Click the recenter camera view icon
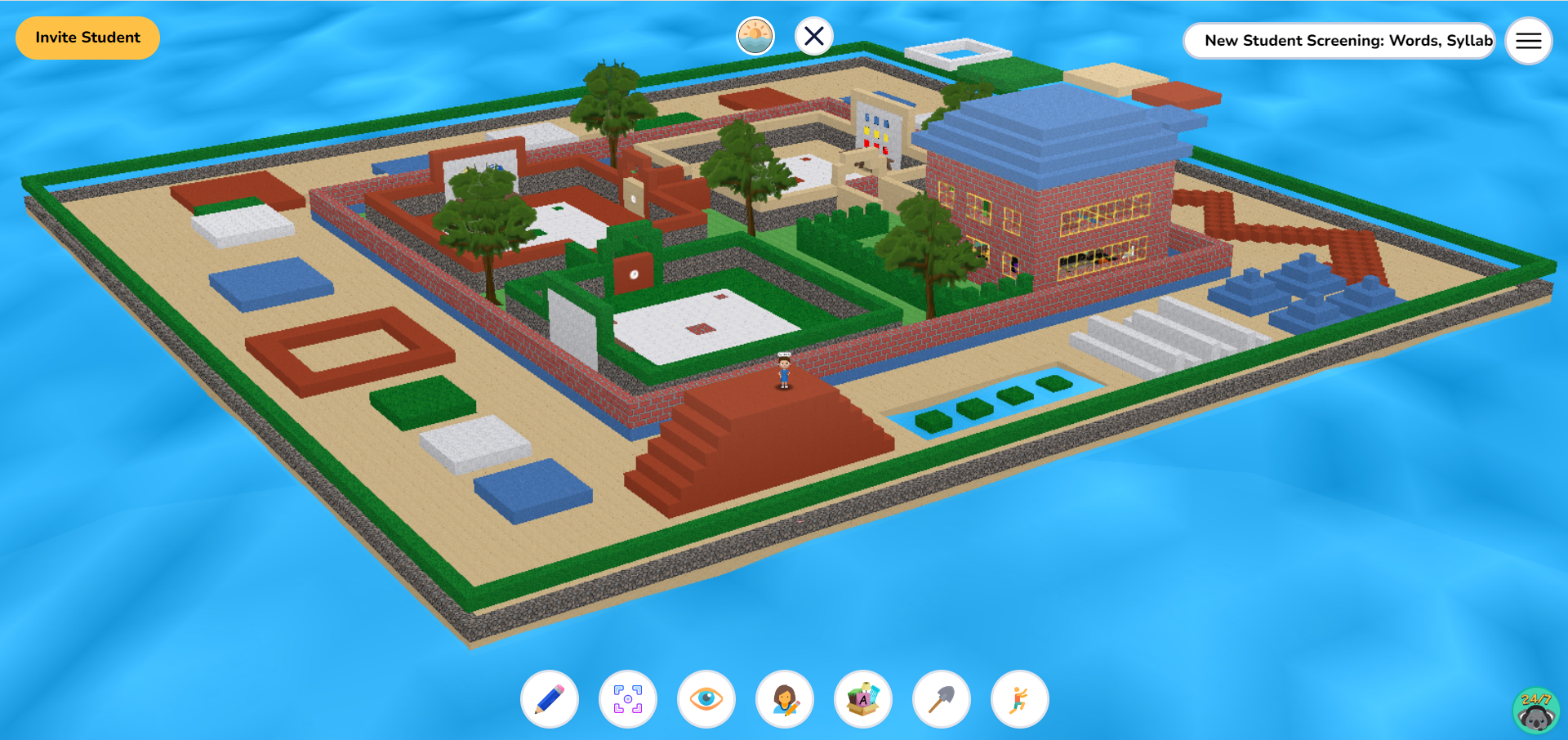Image resolution: width=1568 pixels, height=740 pixels. click(x=627, y=700)
